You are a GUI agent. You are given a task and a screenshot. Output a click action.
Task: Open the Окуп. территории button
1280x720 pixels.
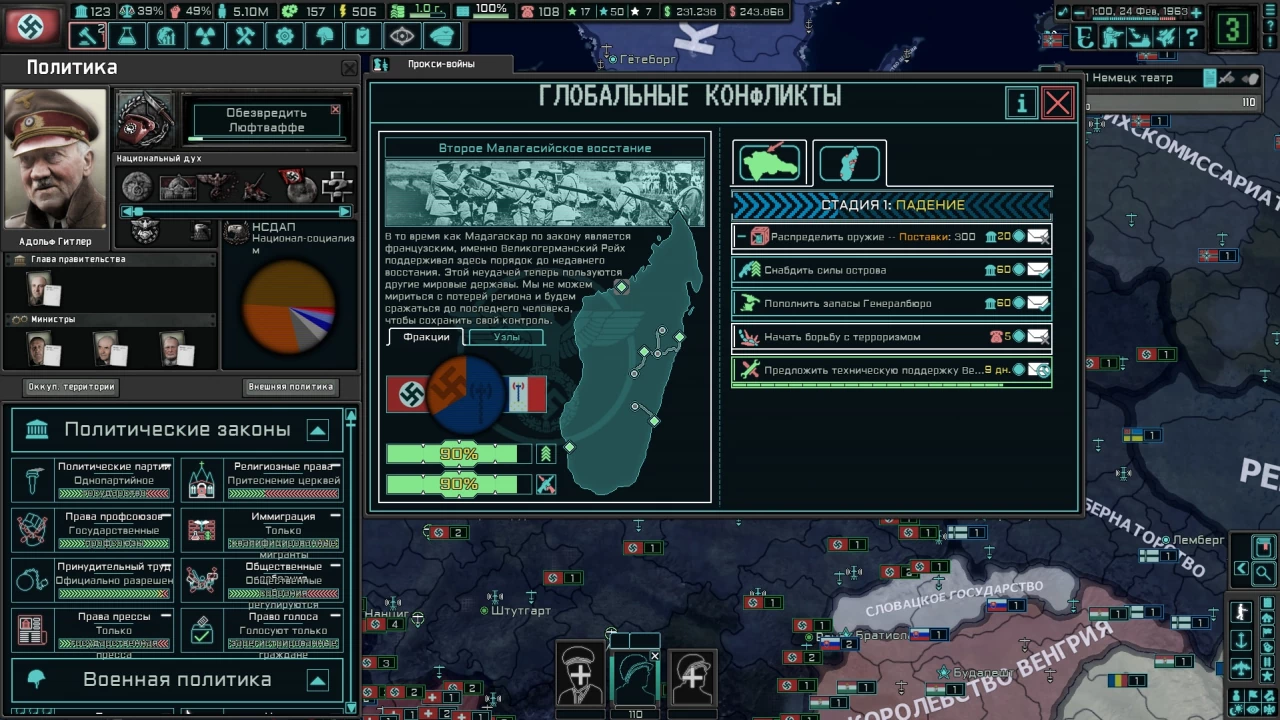click(x=71, y=387)
